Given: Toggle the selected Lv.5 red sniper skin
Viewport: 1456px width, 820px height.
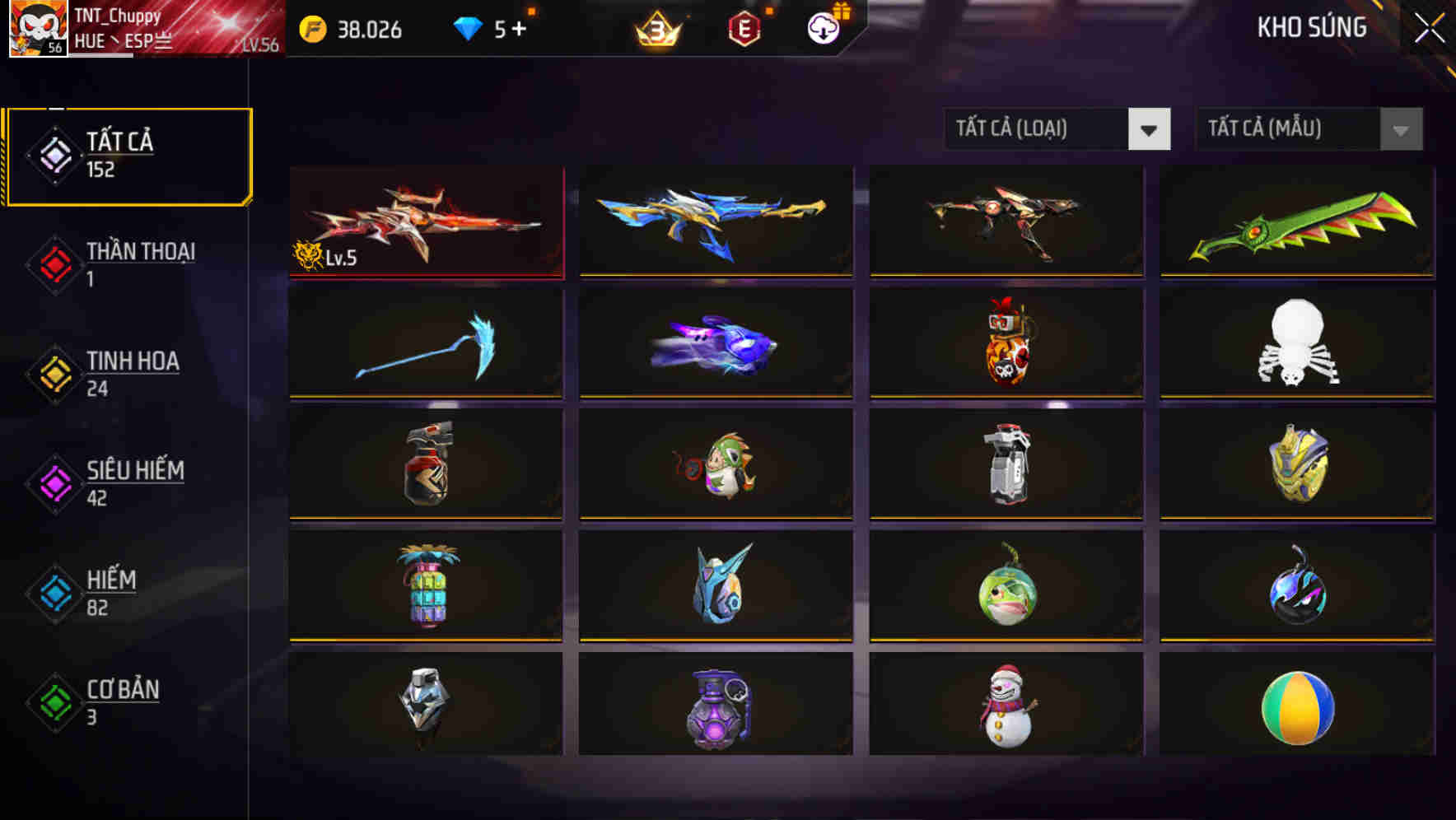Looking at the screenshot, I should pos(425,222).
